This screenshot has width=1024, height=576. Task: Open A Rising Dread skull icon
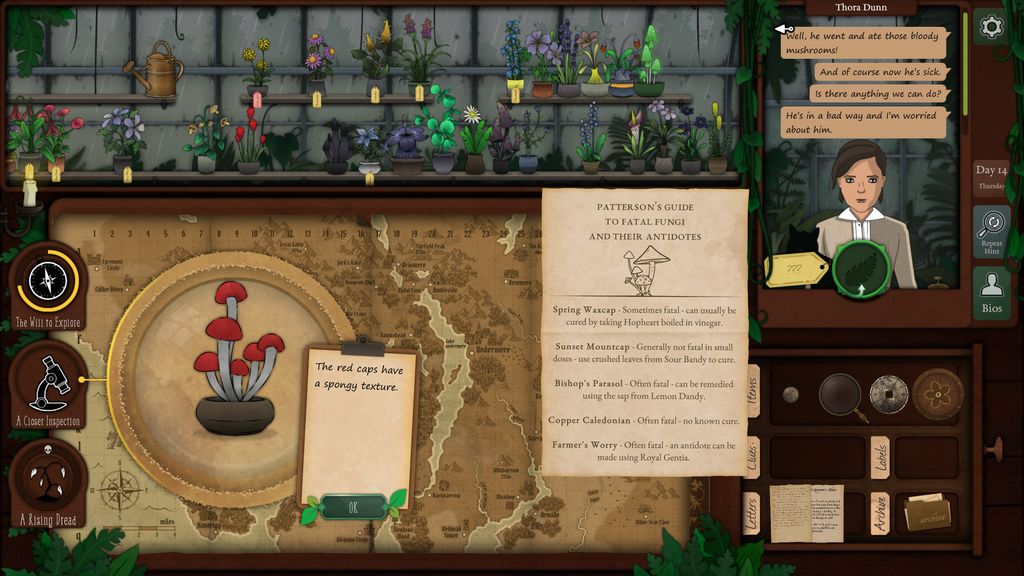click(49, 483)
